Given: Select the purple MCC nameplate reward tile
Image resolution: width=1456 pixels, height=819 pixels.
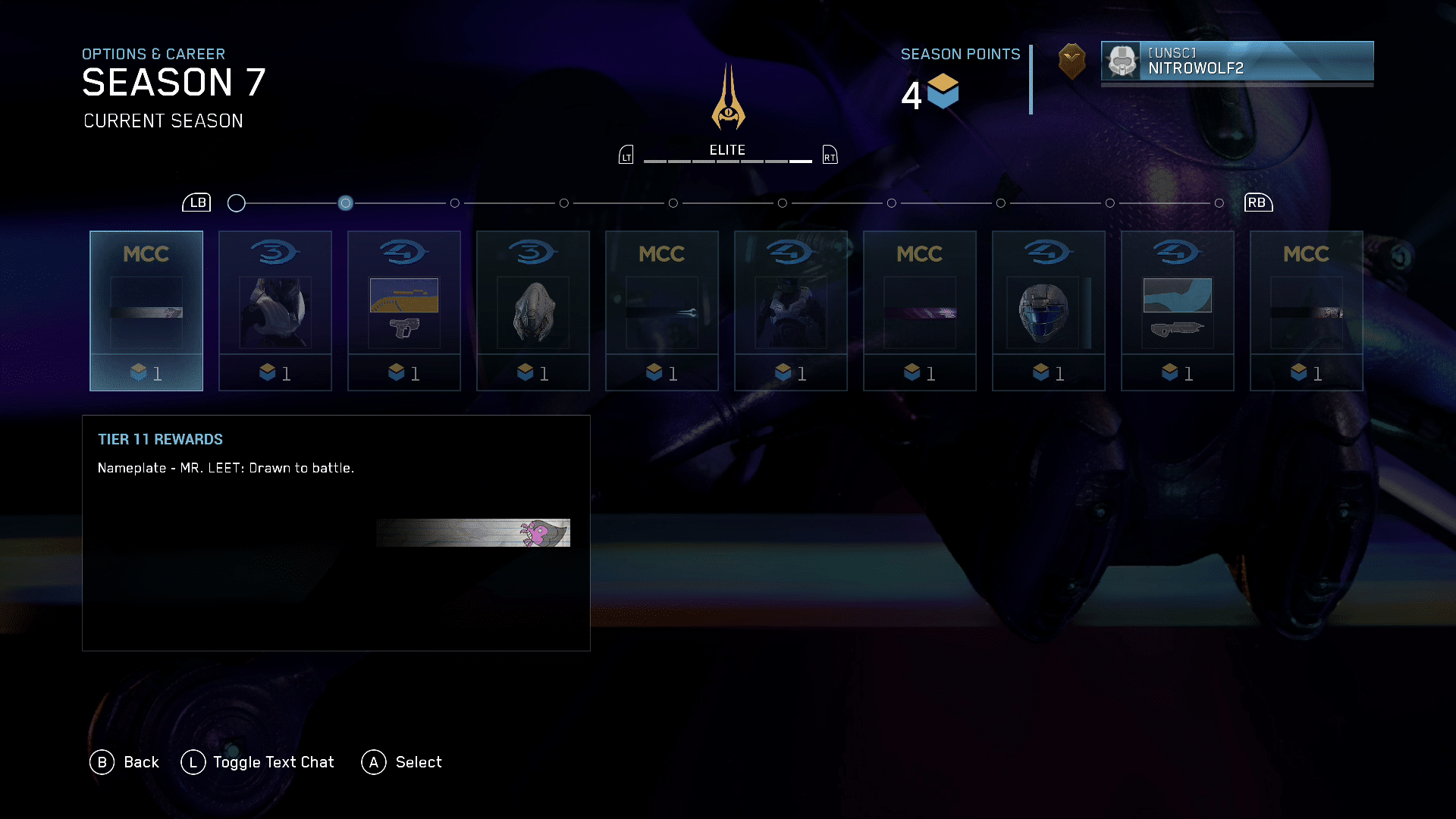Looking at the screenshot, I should [x=920, y=311].
